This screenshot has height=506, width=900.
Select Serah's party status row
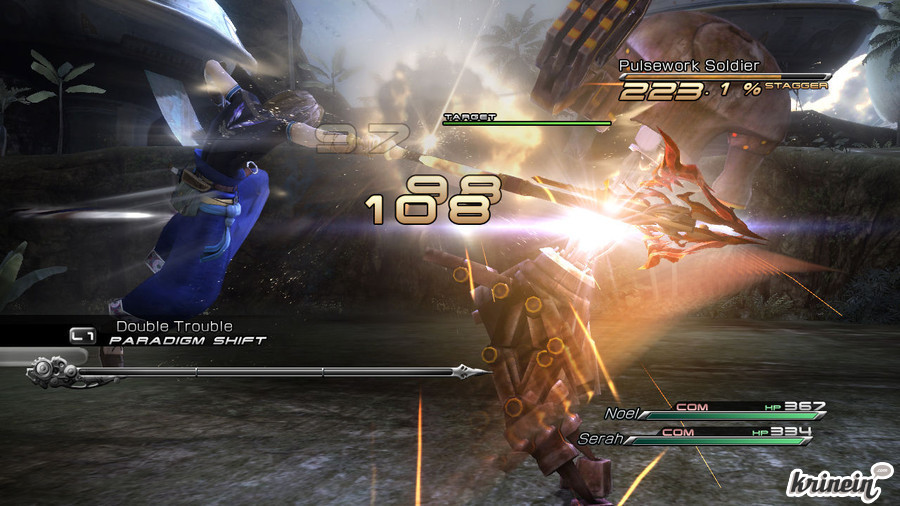(x=696, y=437)
